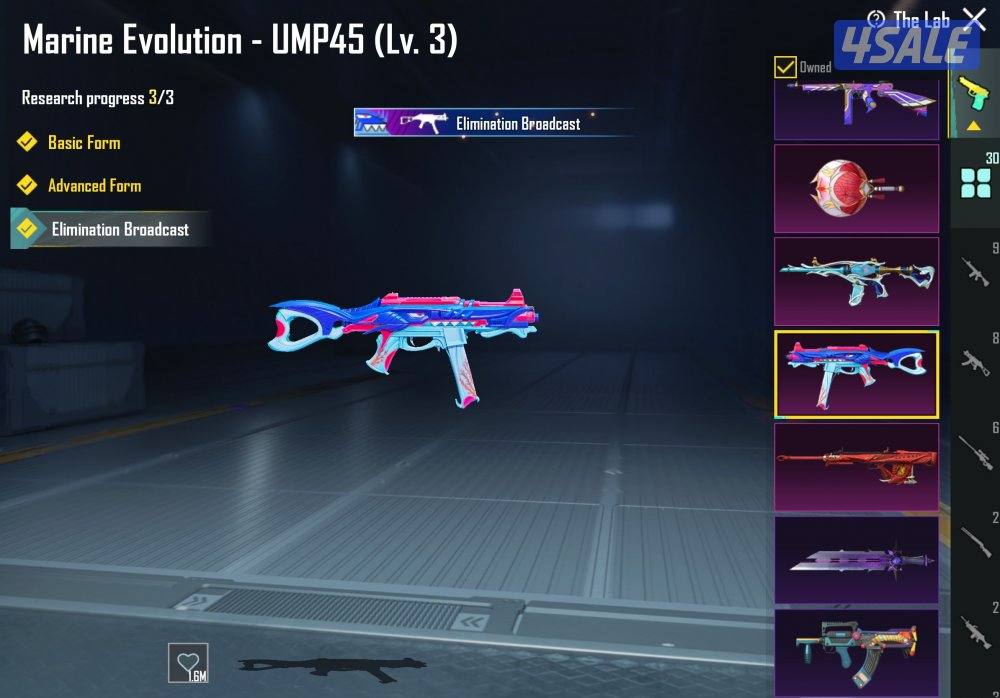Pick the colorful Groza skin thumbnail
Image resolution: width=1000 pixels, height=698 pixels.
857,650
